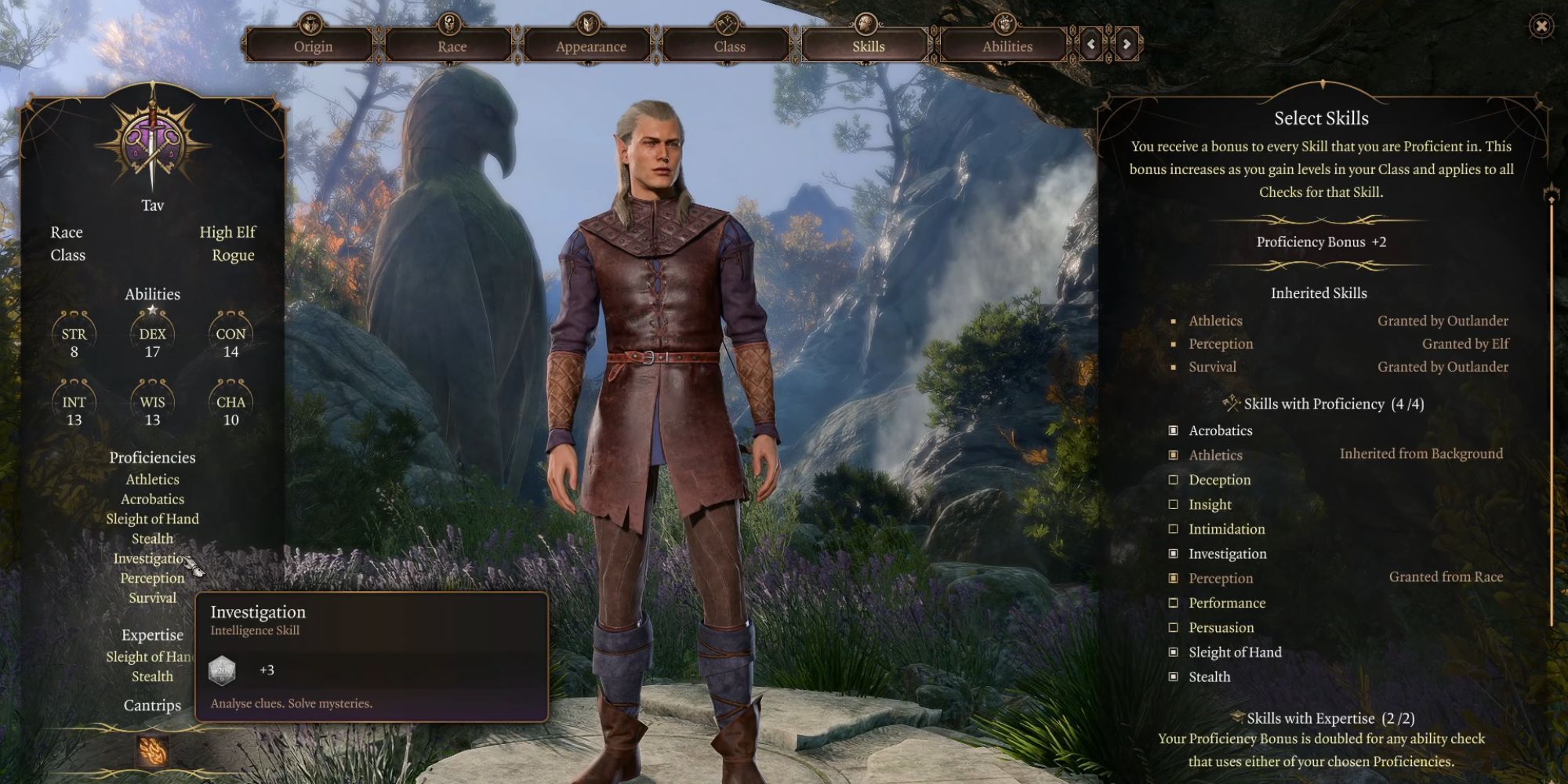
Task: Go to the Appearance tab
Action: [590, 45]
